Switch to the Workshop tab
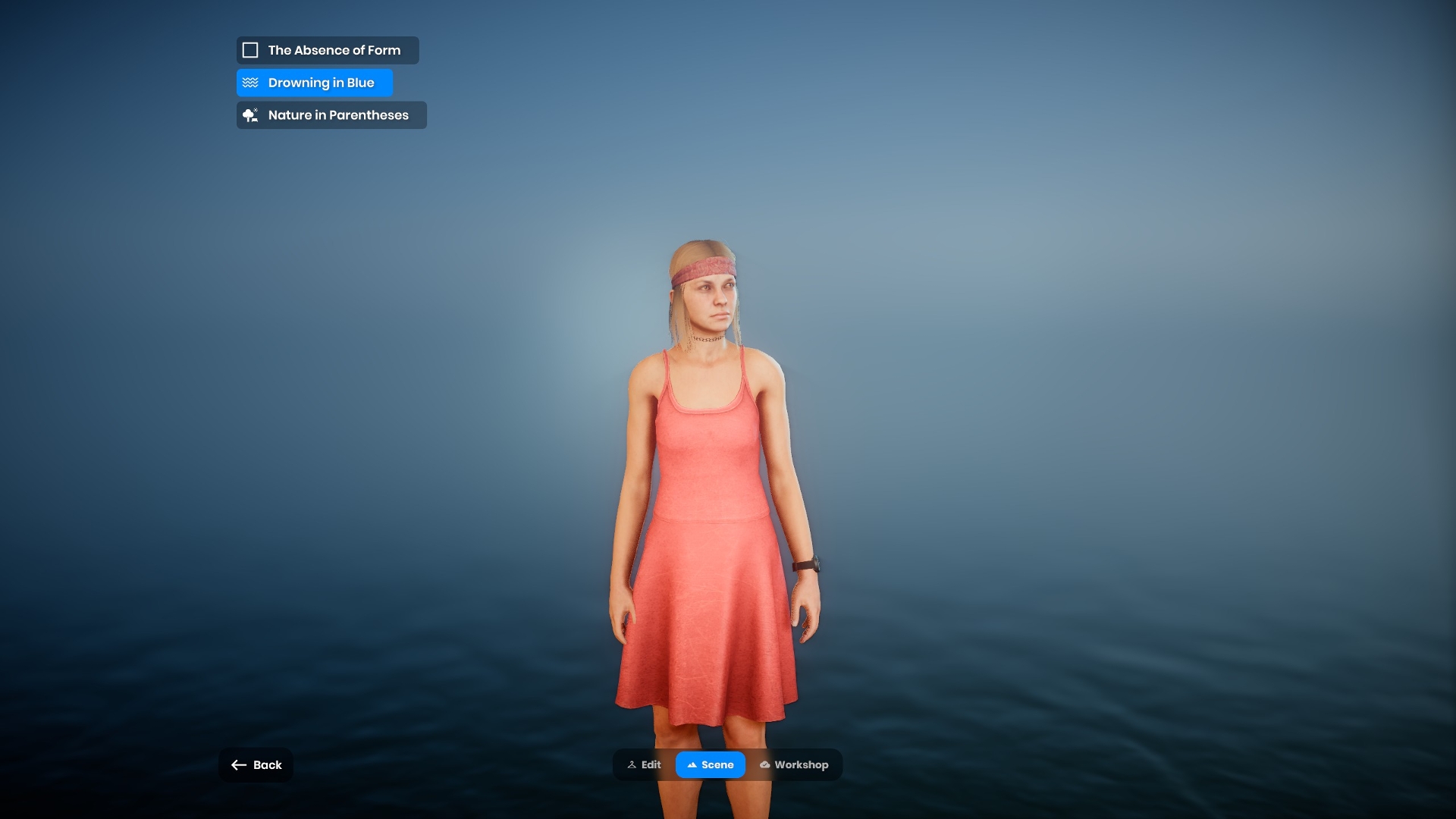1456x819 pixels. (x=794, y=765)
